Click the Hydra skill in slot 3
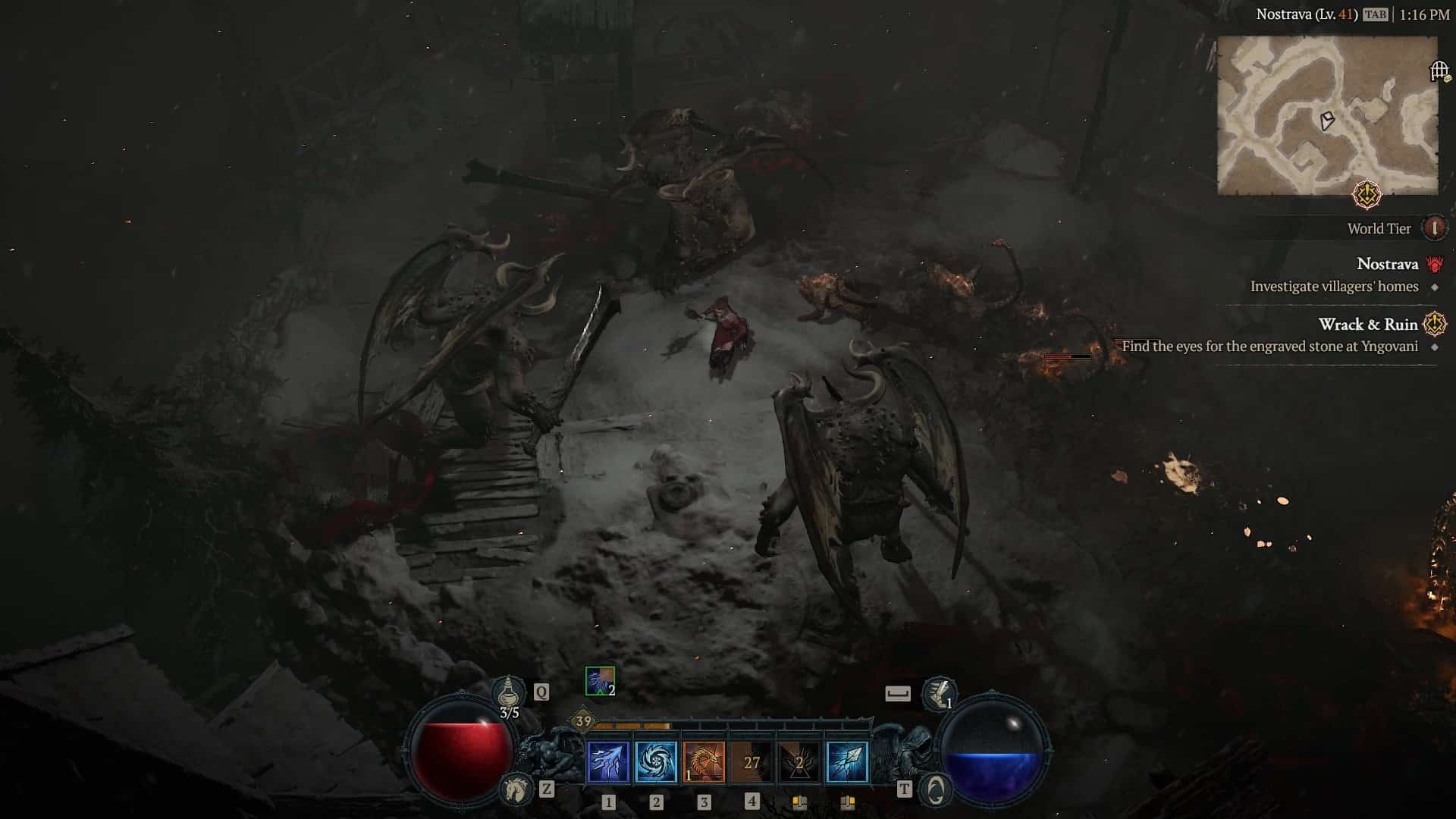Screen dimensions: 1456x819 [703, 764]
